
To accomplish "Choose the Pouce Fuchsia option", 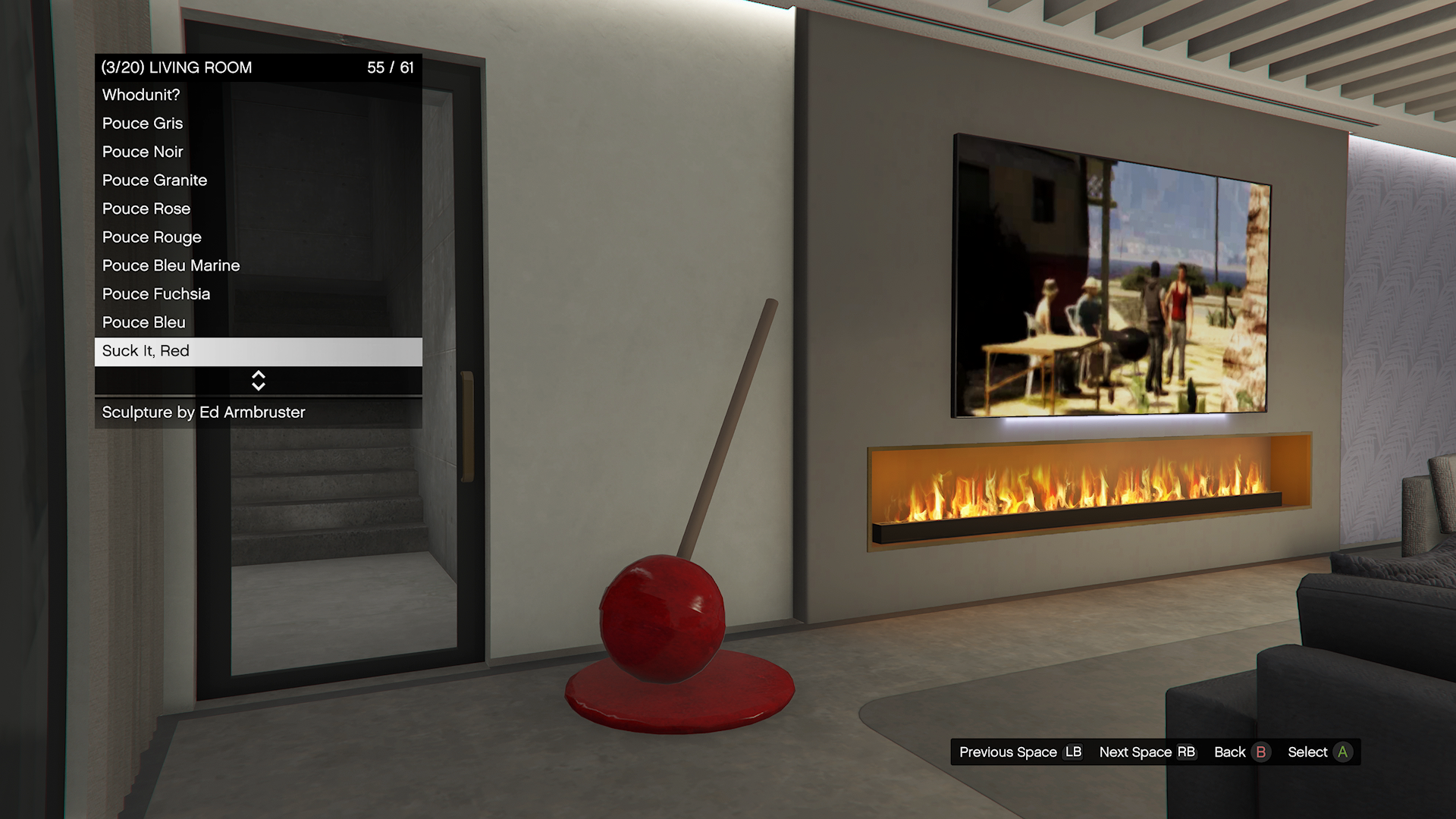I will [258, 294].
